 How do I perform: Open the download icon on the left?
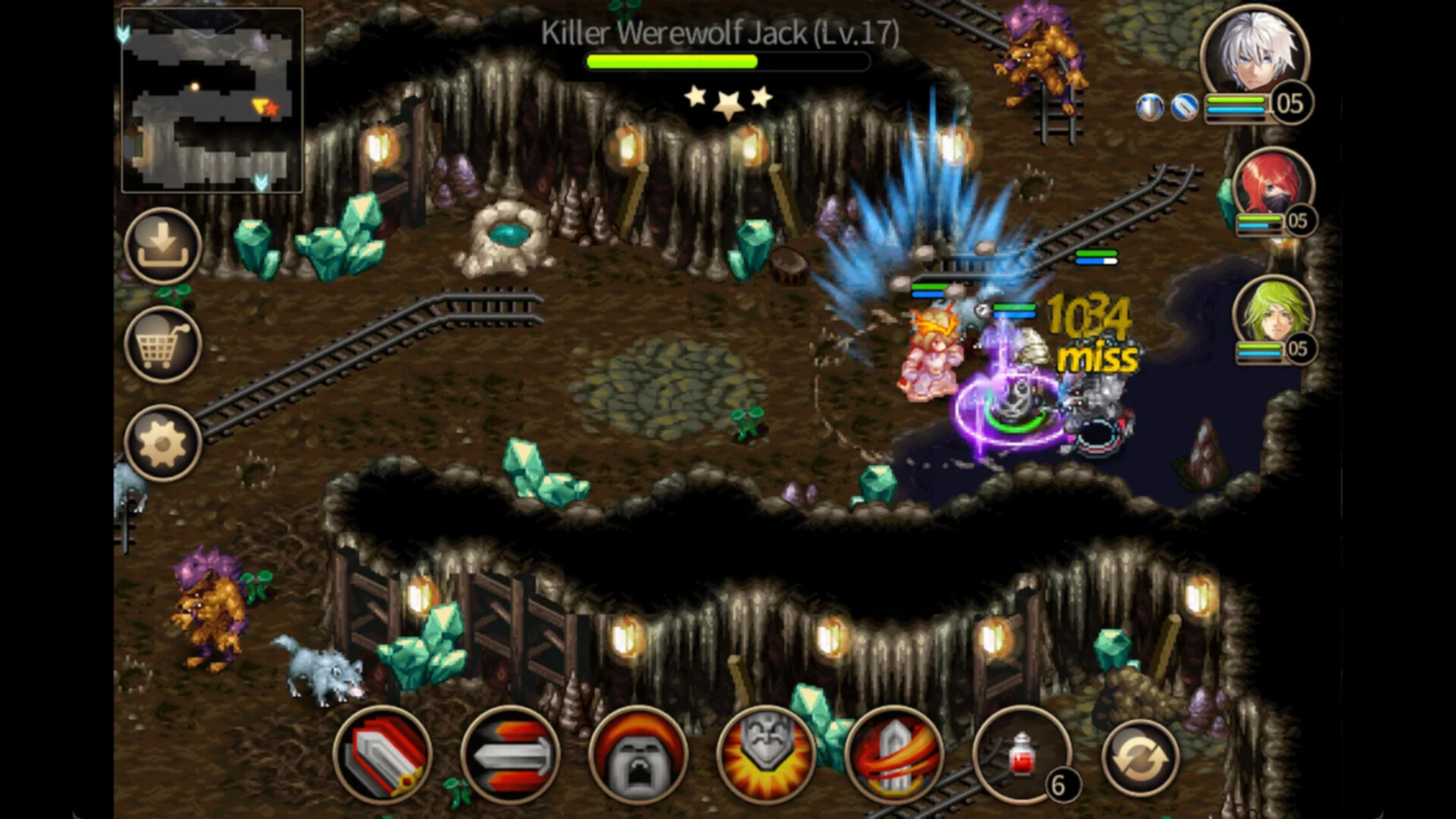point(162,244)
